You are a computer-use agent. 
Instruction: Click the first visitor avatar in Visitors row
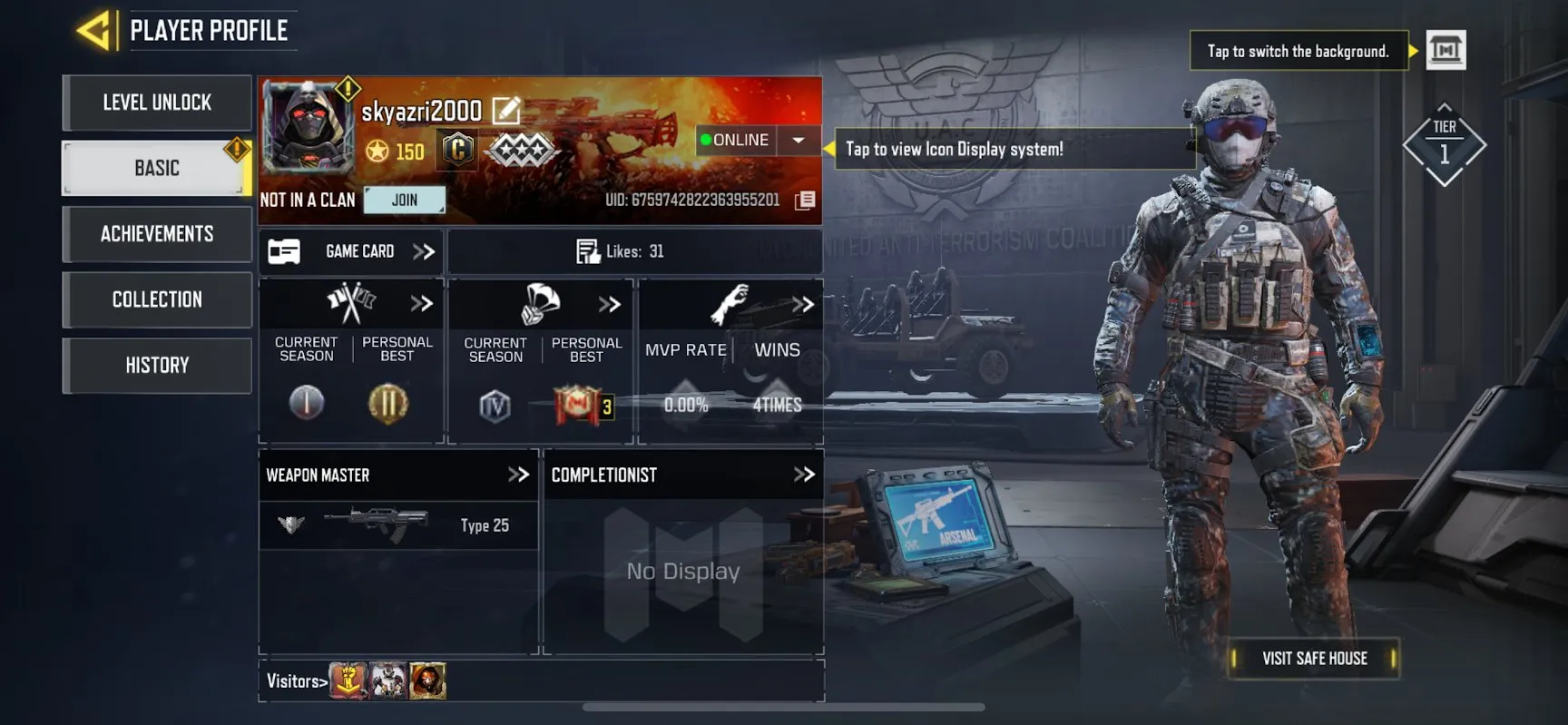coord(349,681)
